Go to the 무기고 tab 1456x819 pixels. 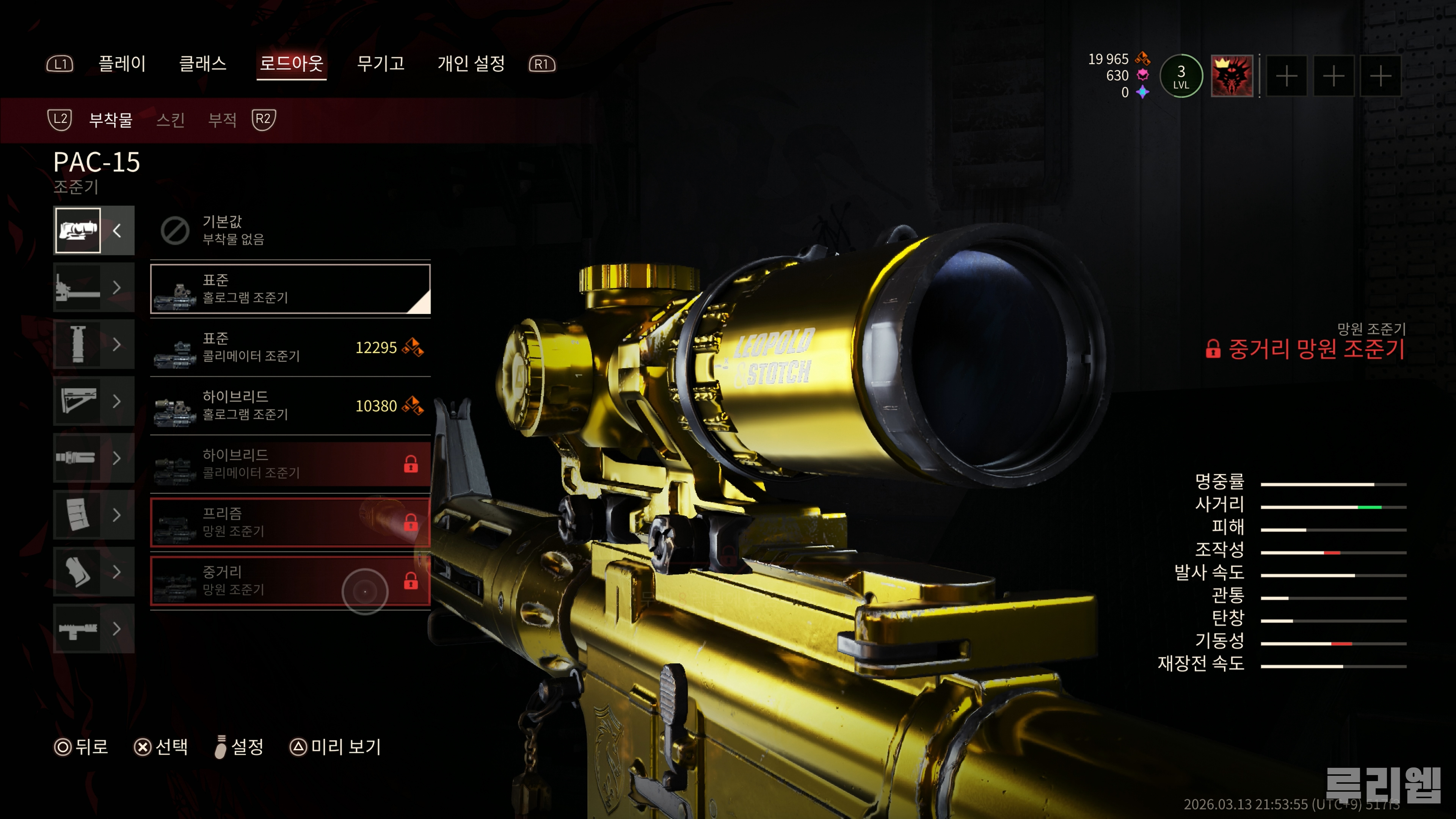[x=380, y=63]
